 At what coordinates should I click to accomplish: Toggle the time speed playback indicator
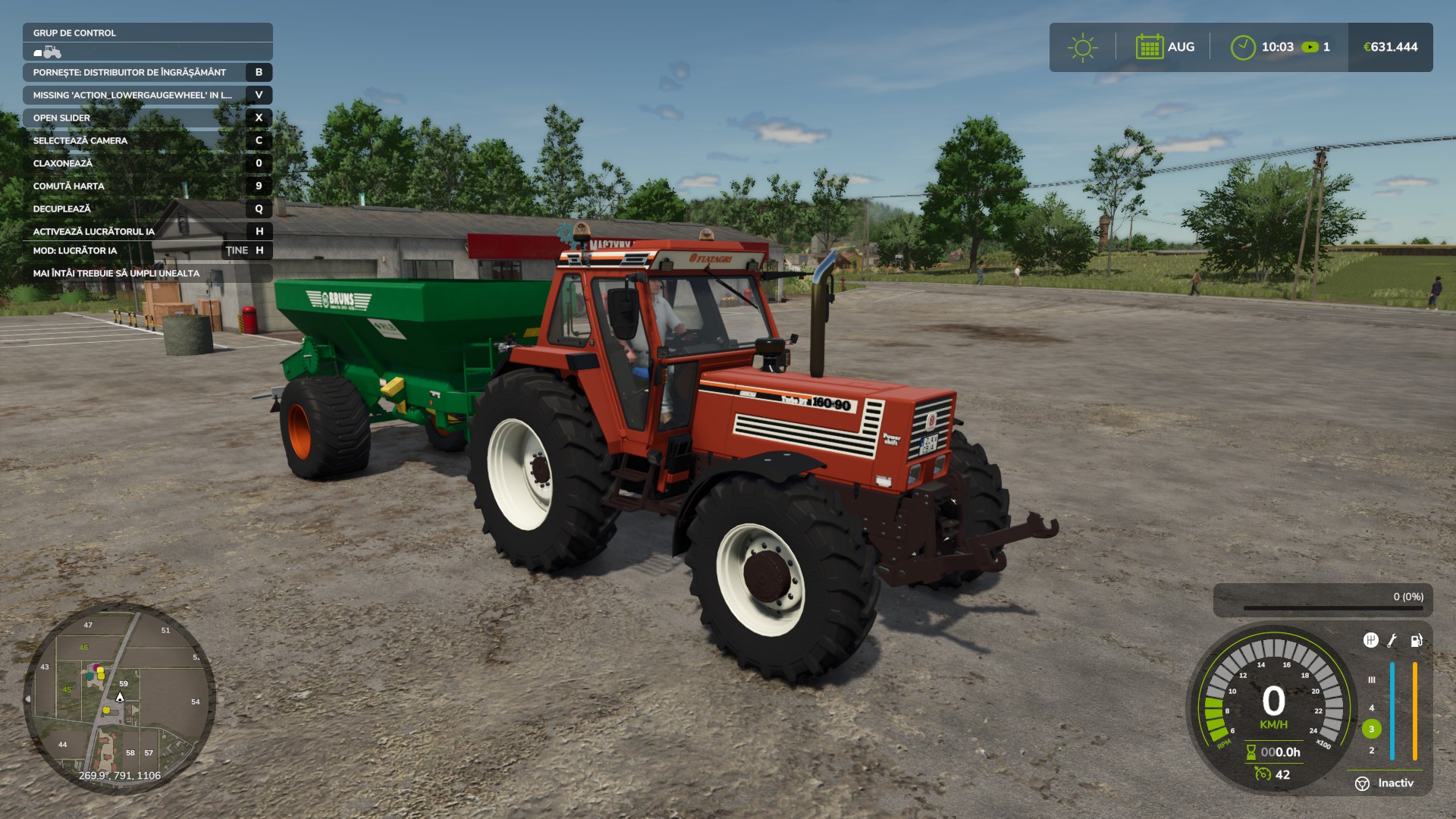[x=1311, y=46]
